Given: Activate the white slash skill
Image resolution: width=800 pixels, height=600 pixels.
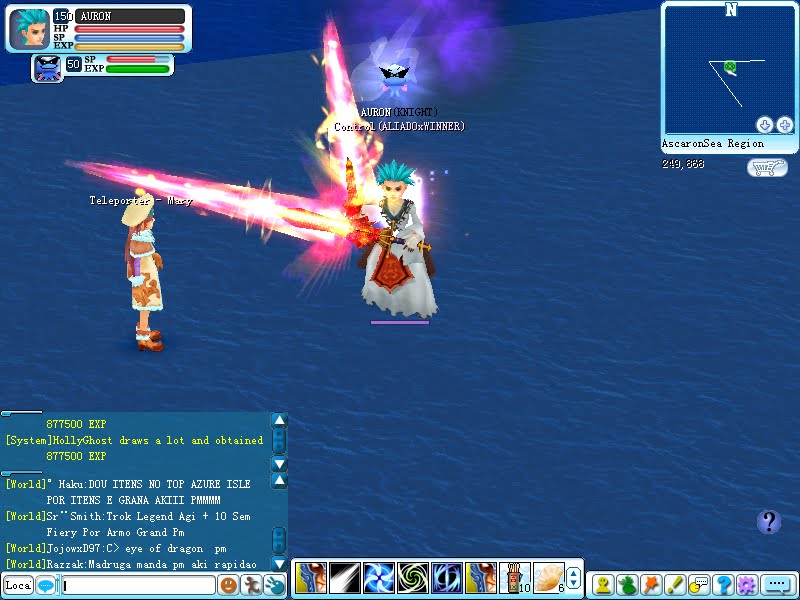Looking at the screenshot, I should (x=344, y=578).
